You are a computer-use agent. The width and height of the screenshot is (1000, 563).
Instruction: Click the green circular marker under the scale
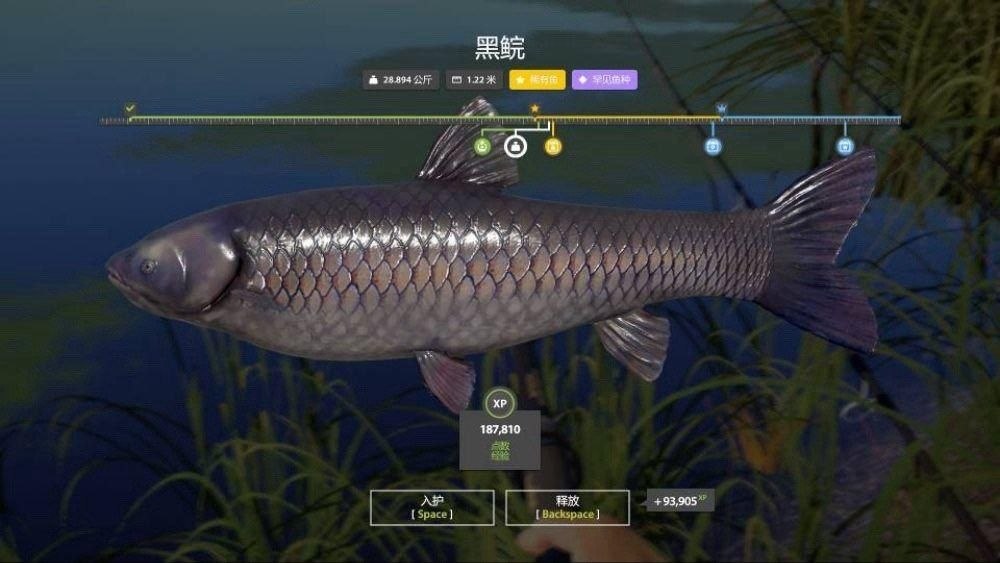coord(482,147)
